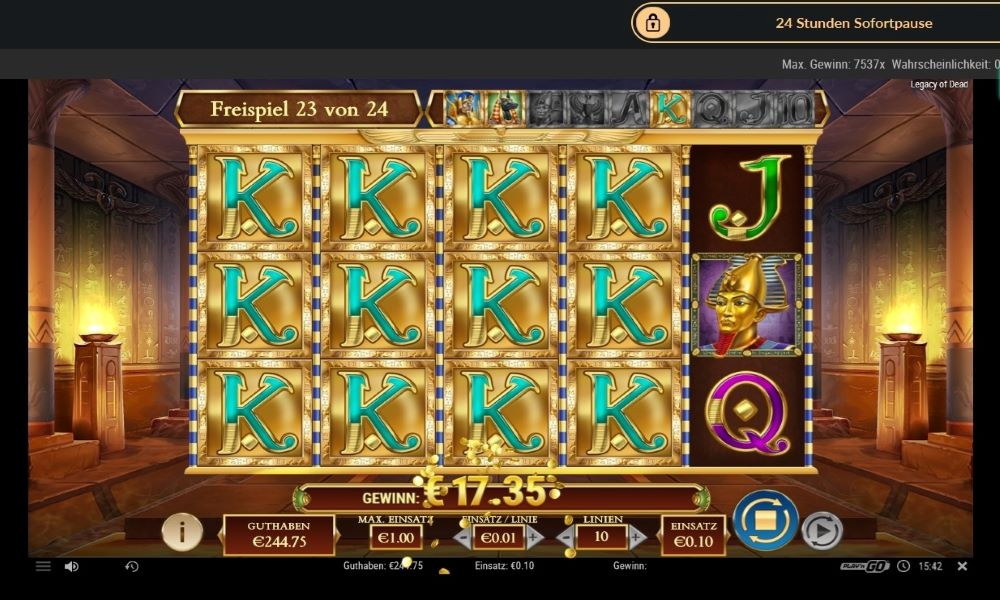Viewport: 1000px width, 600px height.
Task: Open the hamburger menu in bottom bar
Action: pyautogui.click(x=43, y=566)
